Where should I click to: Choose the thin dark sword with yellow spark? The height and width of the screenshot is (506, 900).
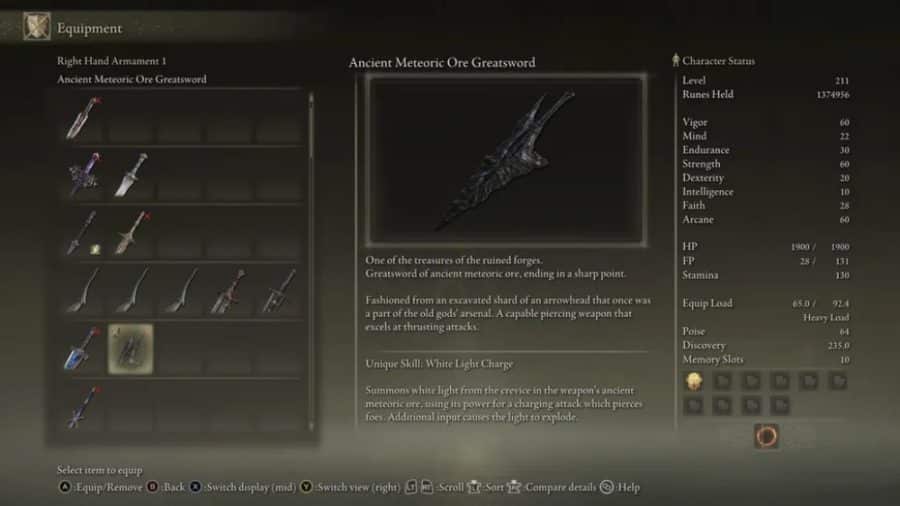82,233
